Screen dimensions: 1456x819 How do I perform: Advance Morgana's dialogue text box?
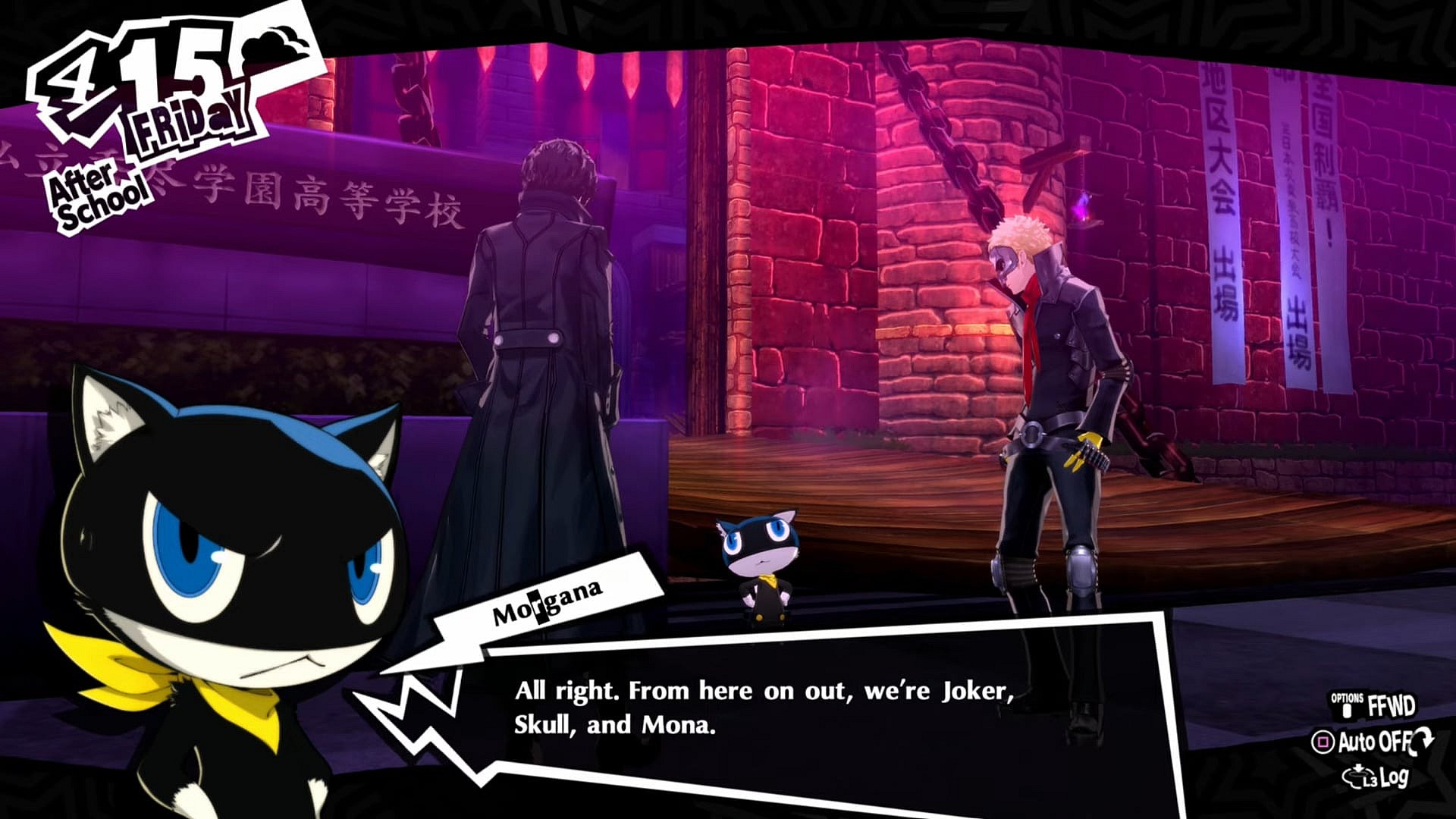(766, 708)
